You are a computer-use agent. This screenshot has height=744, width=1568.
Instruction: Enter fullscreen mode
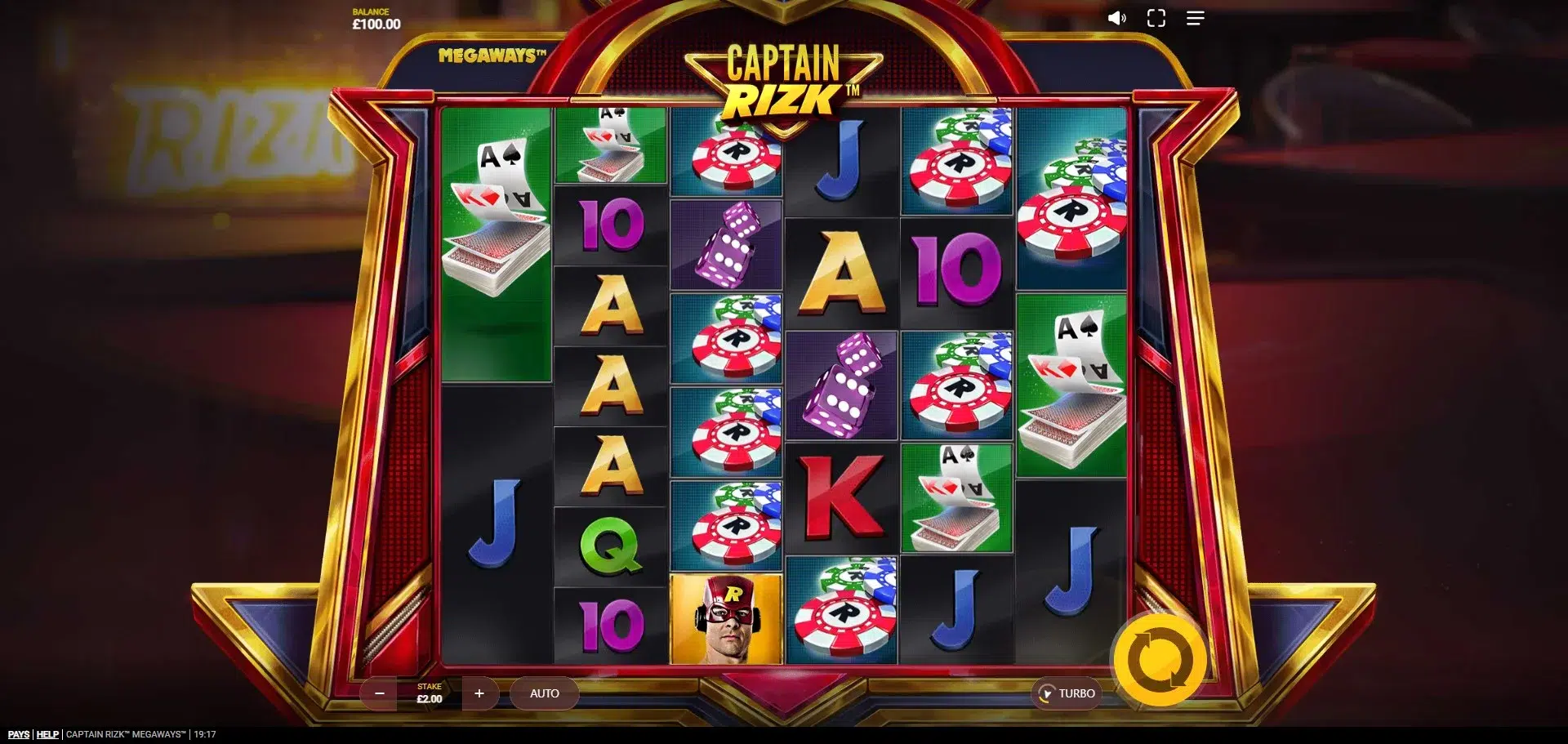click(1156, 18)
